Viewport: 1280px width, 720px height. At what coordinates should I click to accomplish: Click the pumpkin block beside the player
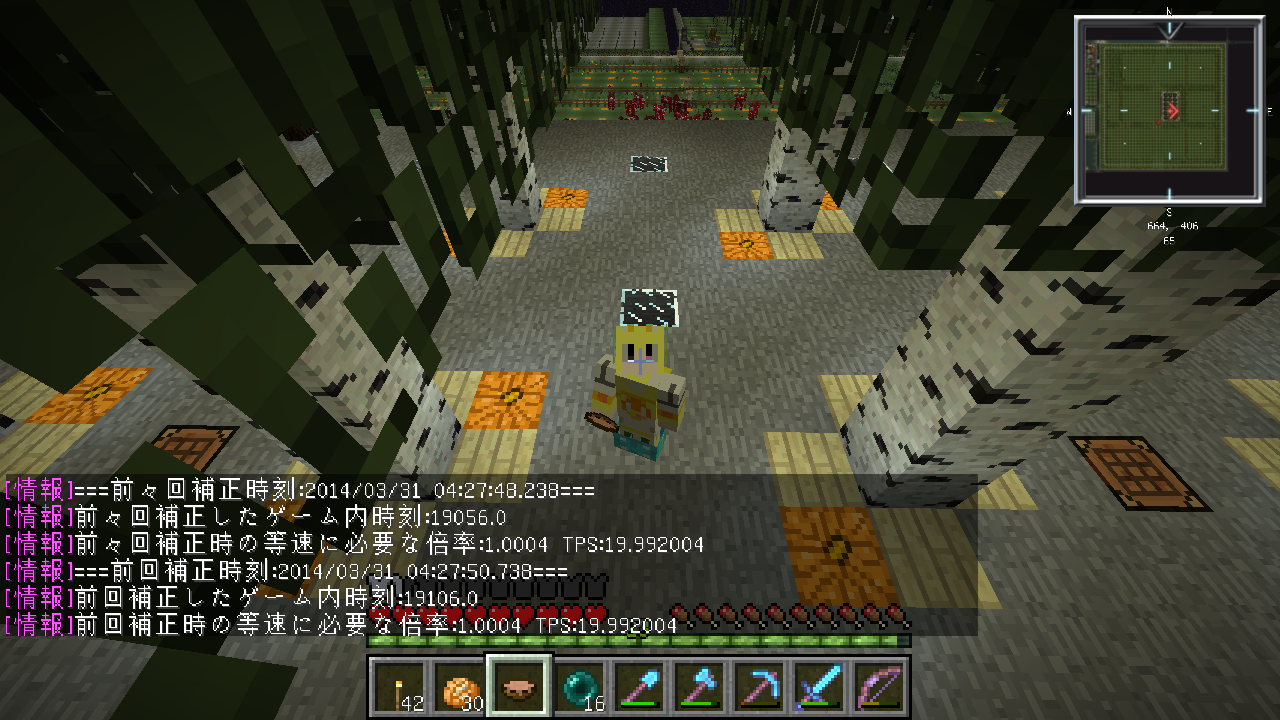512,395
